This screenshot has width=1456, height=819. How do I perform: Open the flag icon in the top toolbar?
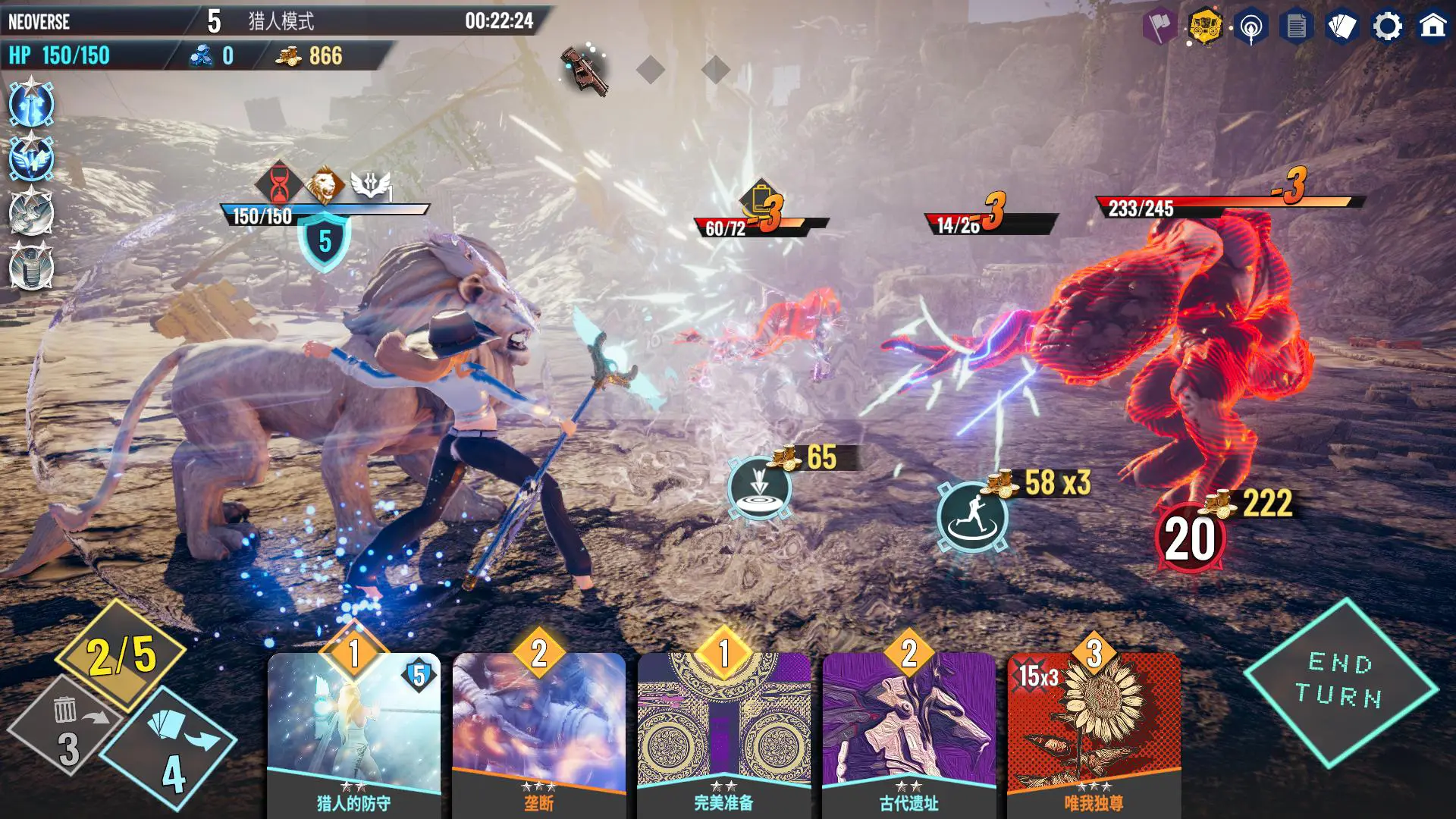1159,25
